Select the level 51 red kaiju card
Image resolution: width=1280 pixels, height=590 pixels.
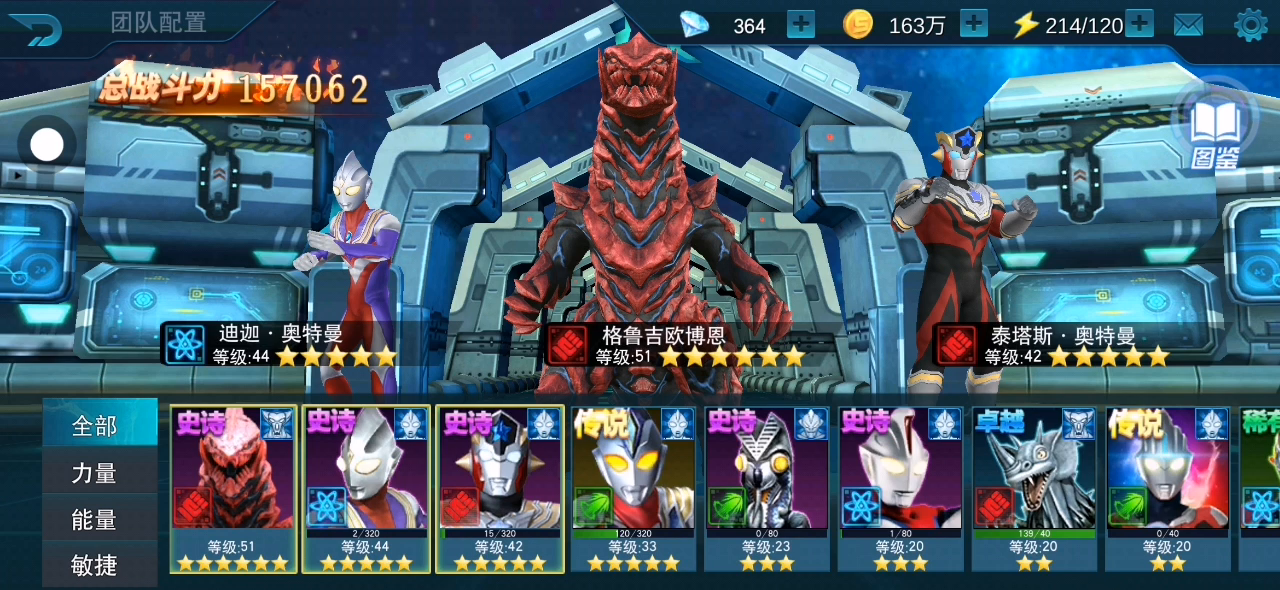[x=233, y=488]
